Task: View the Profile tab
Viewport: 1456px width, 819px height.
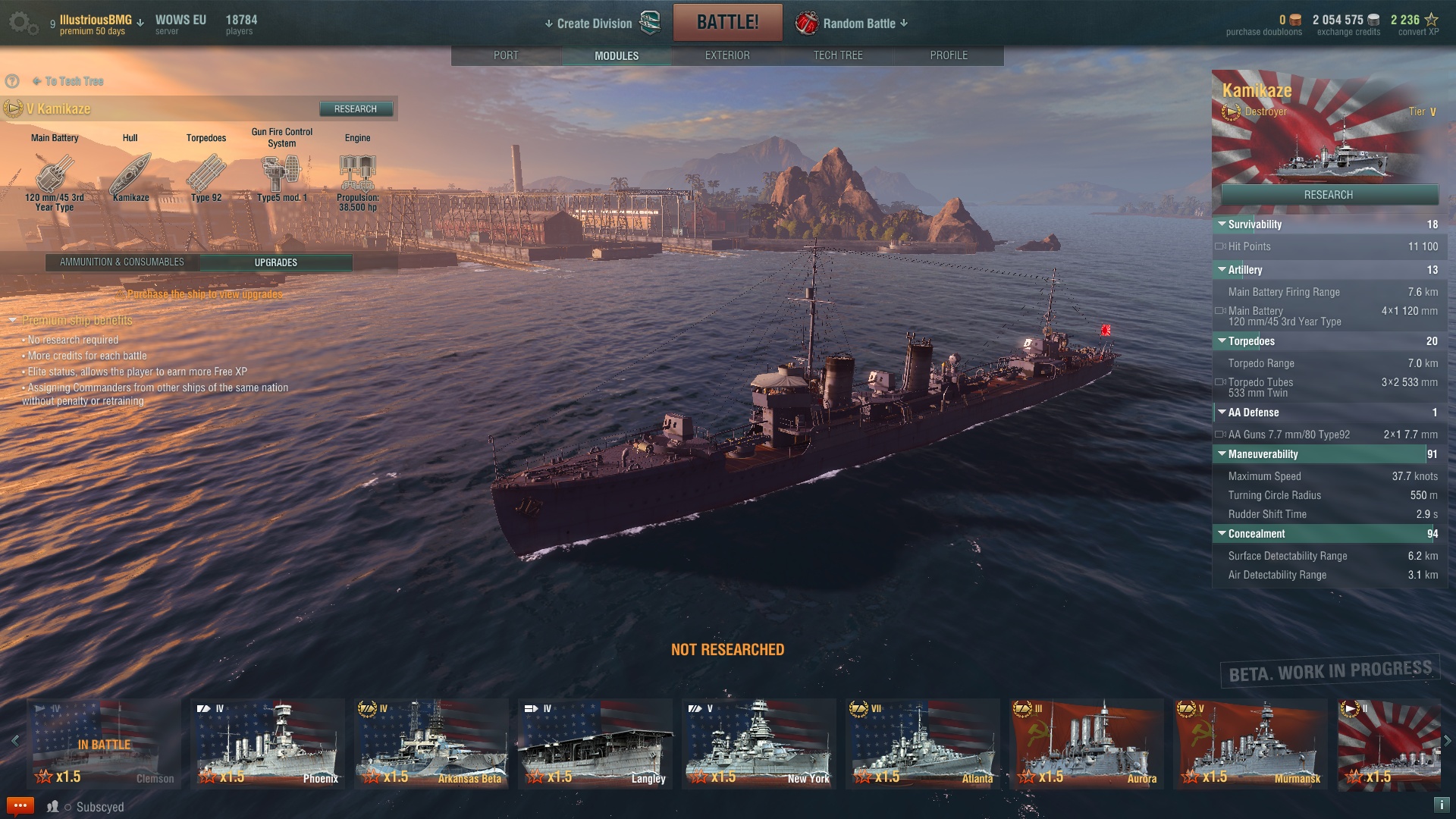Action: coord(949,55)
